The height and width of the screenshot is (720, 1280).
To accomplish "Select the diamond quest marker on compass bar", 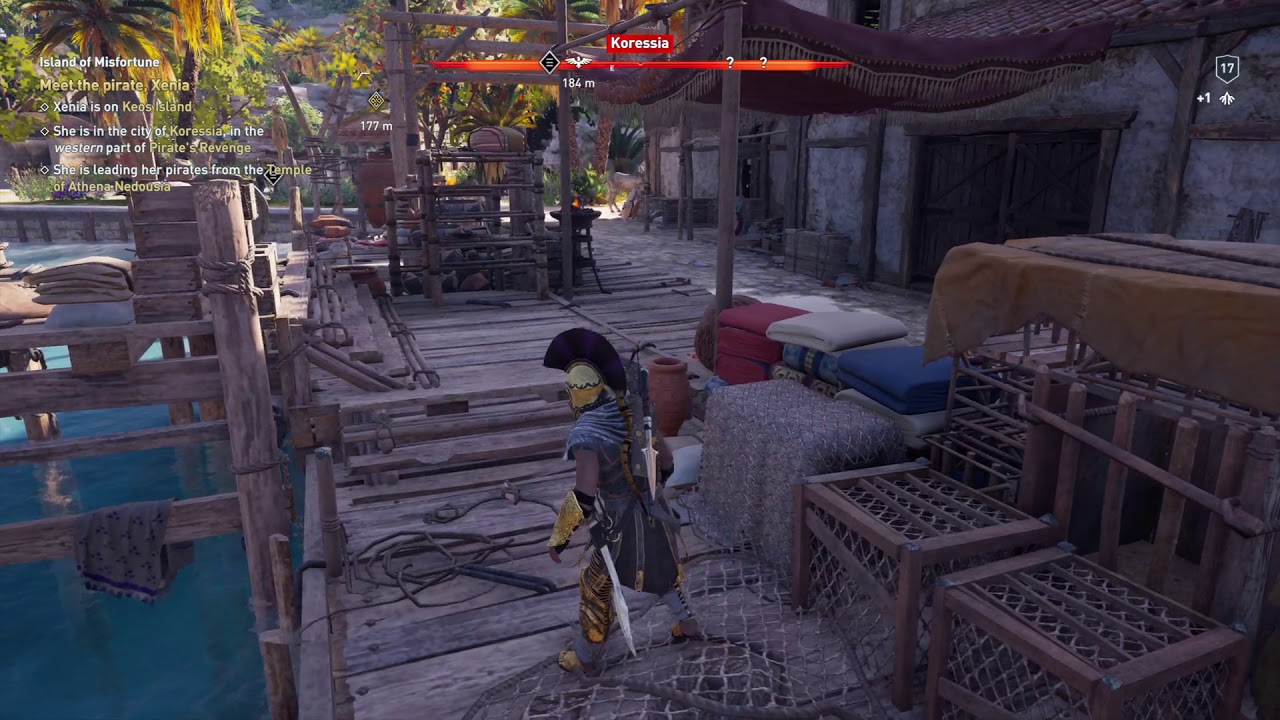I will point(549,63).
